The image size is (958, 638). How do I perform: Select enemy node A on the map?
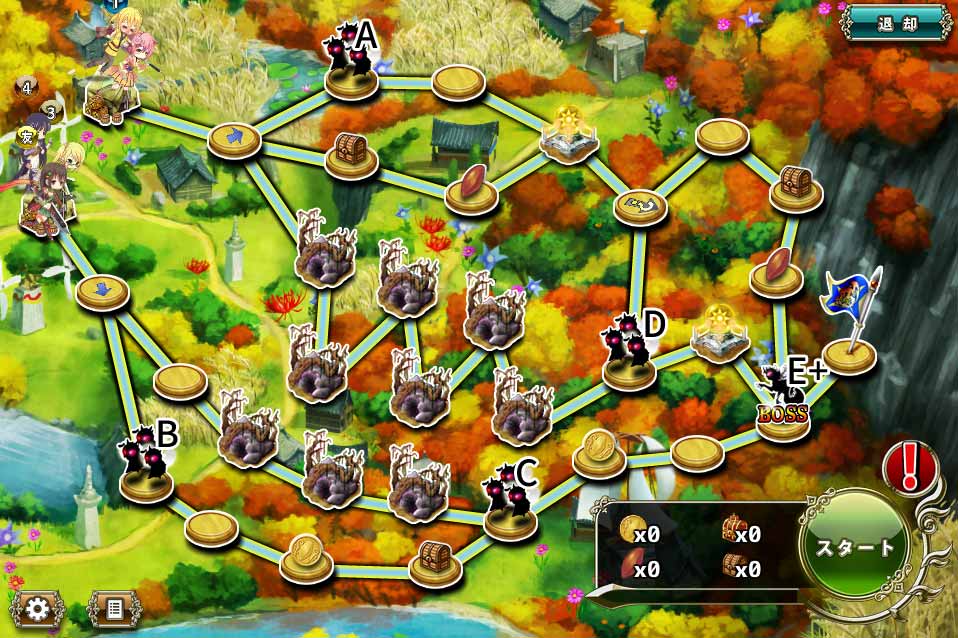coord(350,68)
